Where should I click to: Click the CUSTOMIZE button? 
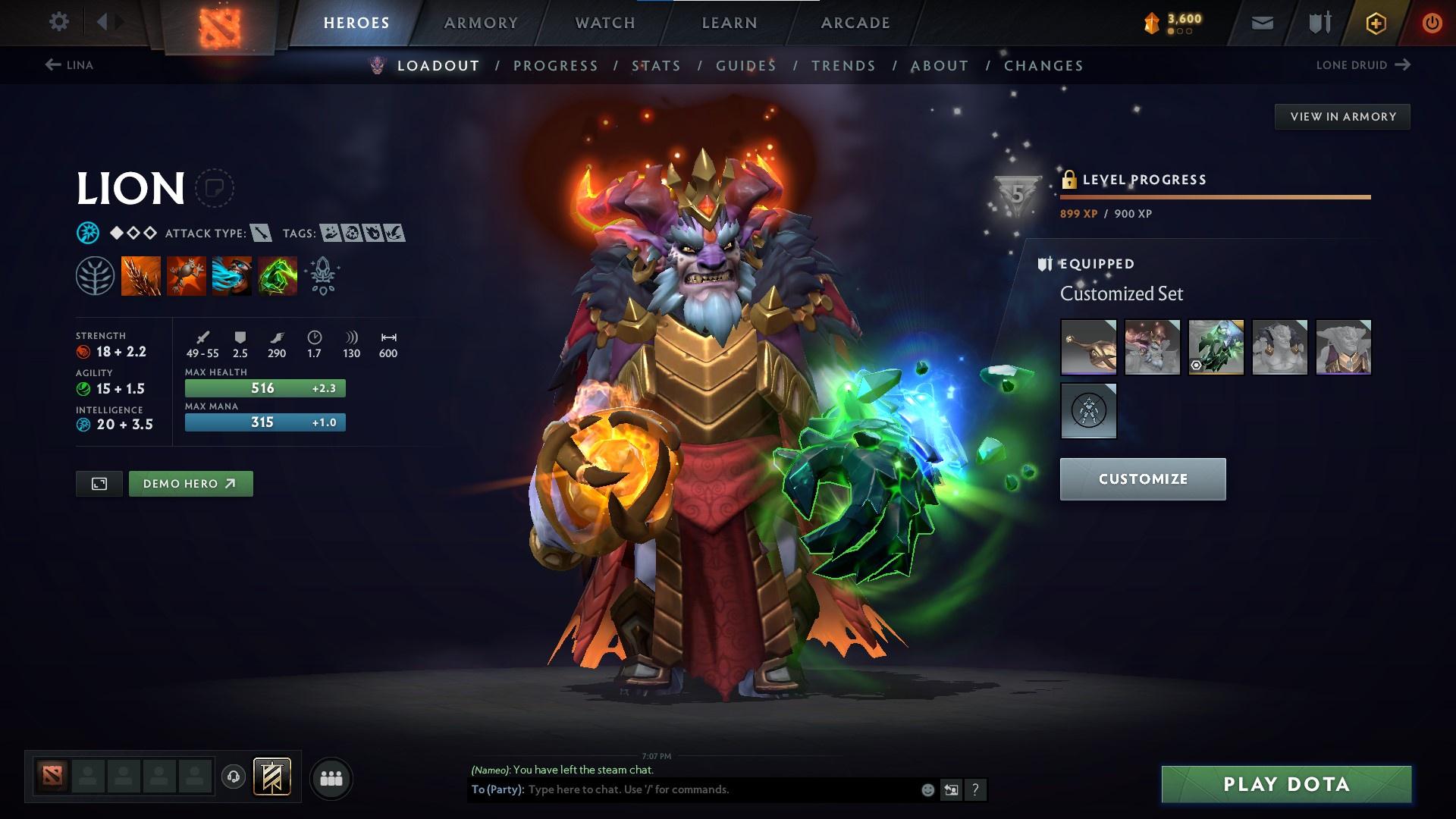coord(1142,479)
